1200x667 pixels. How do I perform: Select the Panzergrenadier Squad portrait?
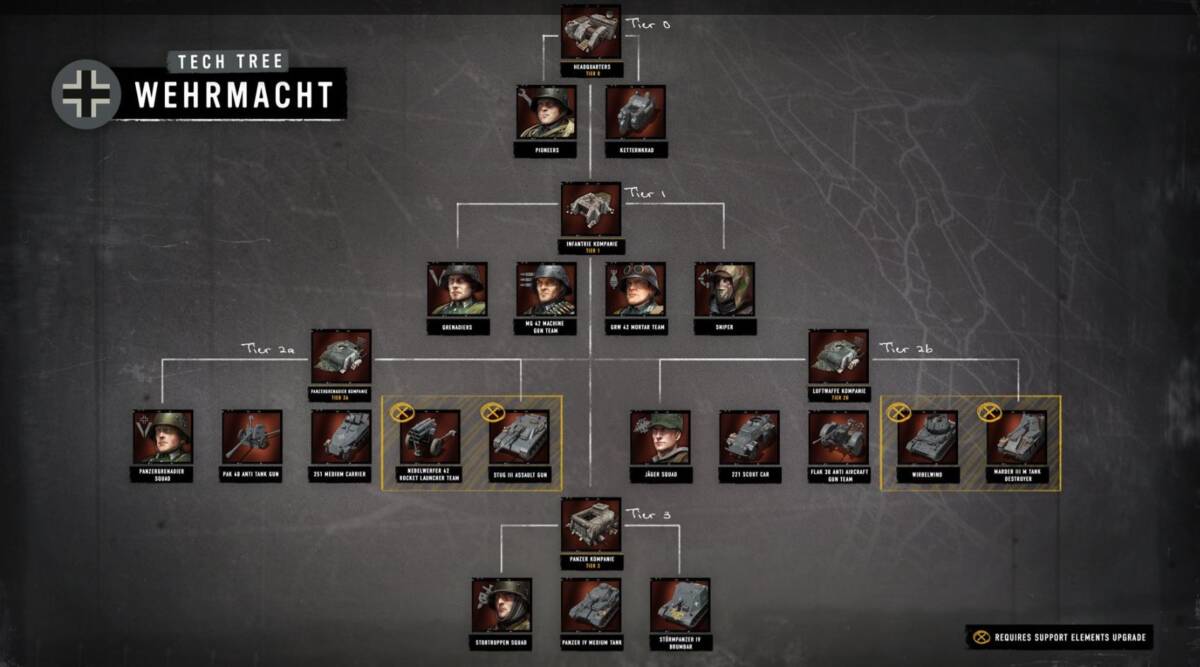click(162, 437)
